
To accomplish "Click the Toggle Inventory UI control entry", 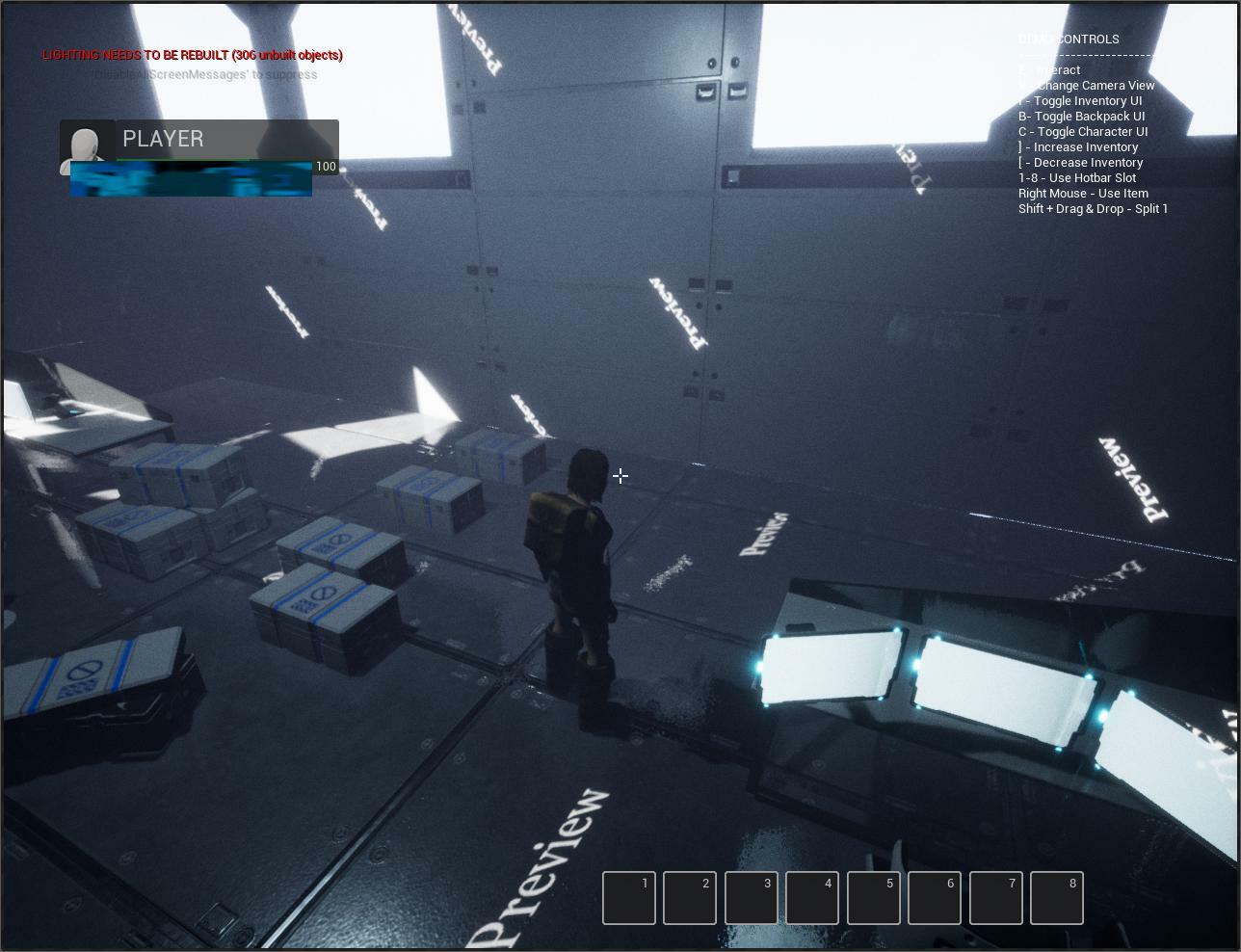I will pyautogui.click(x=1078, y=100).
